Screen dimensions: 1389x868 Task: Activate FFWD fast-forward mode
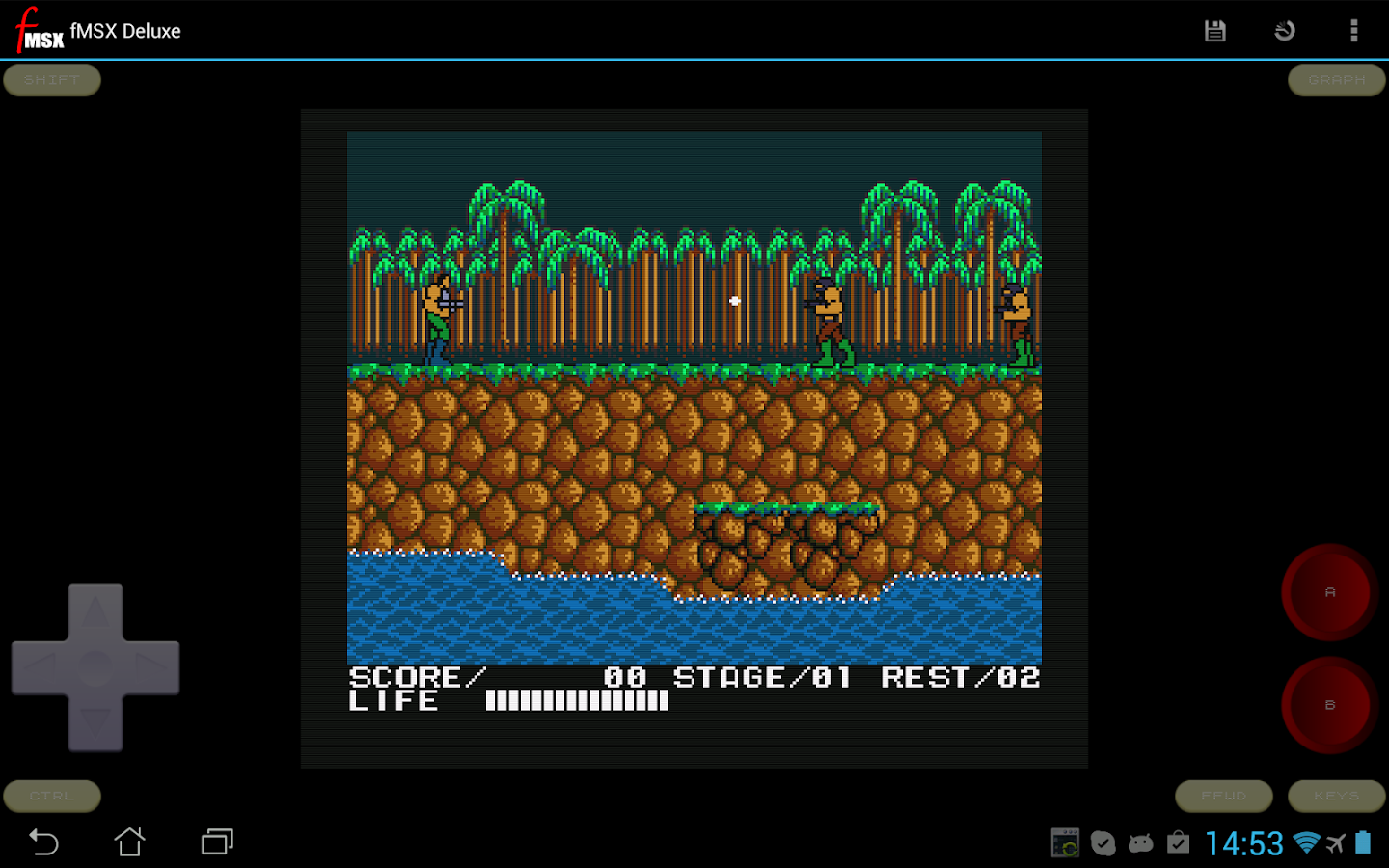[1224, 796]
